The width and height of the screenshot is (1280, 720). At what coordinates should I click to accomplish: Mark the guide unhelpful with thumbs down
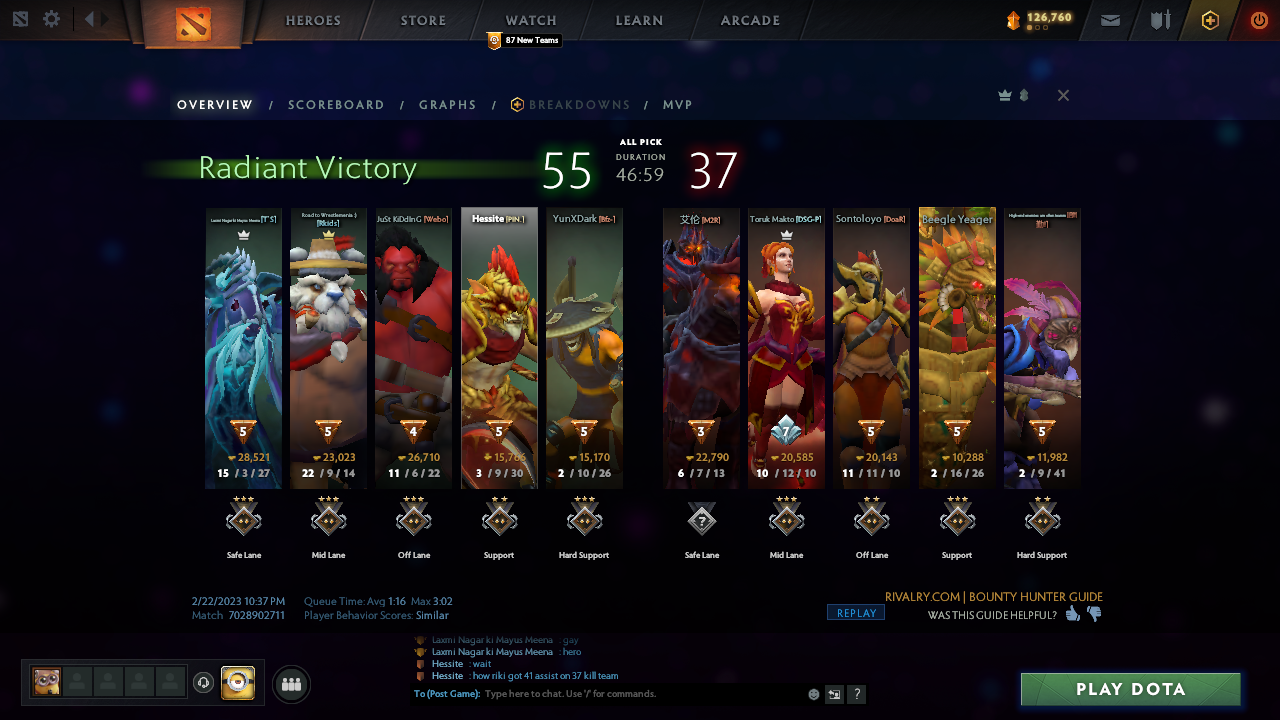coord(1093,614)
